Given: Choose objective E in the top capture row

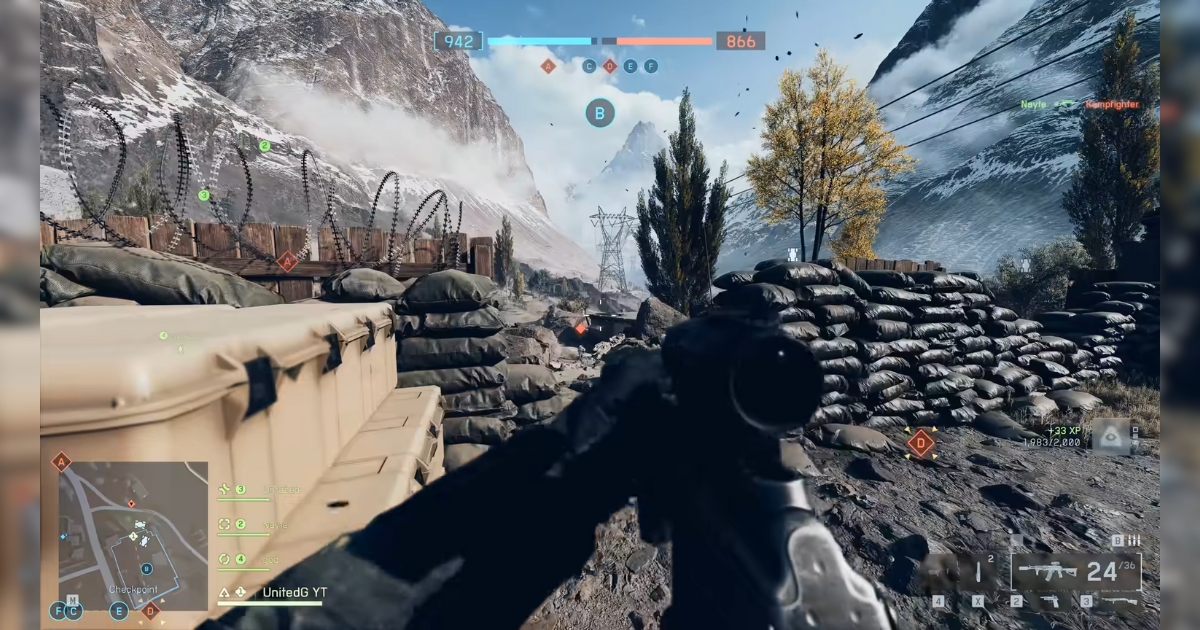Looking at the screenshot, I should (x=630, y=66).
